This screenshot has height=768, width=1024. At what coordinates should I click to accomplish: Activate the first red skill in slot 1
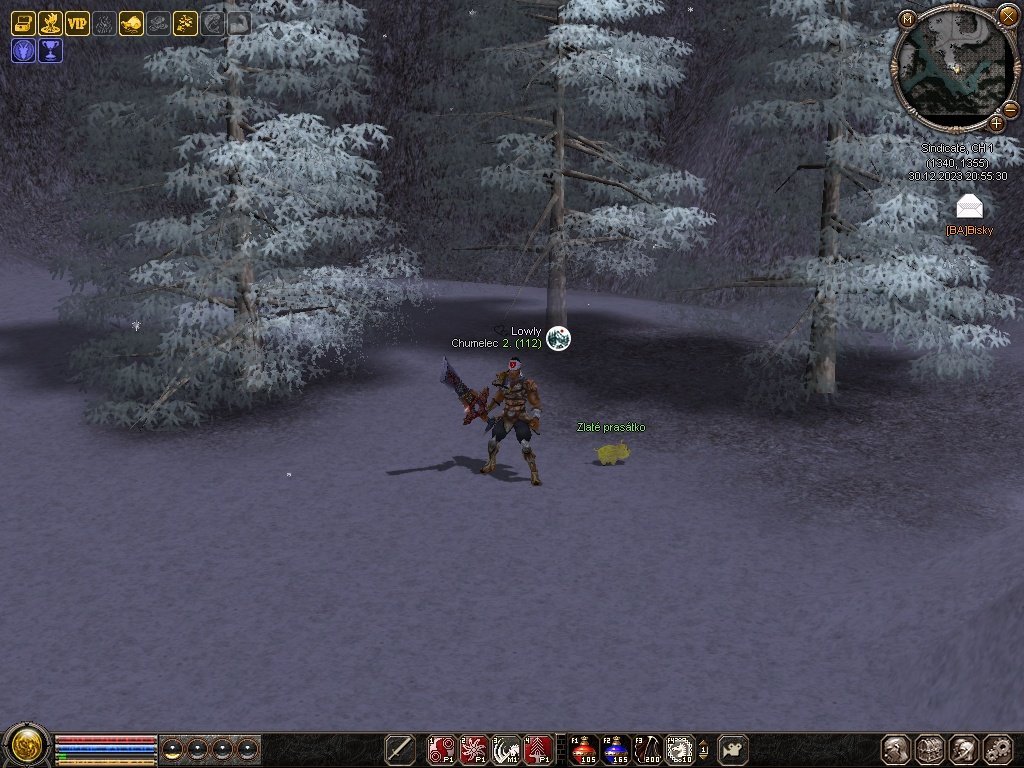pos(441,748)
